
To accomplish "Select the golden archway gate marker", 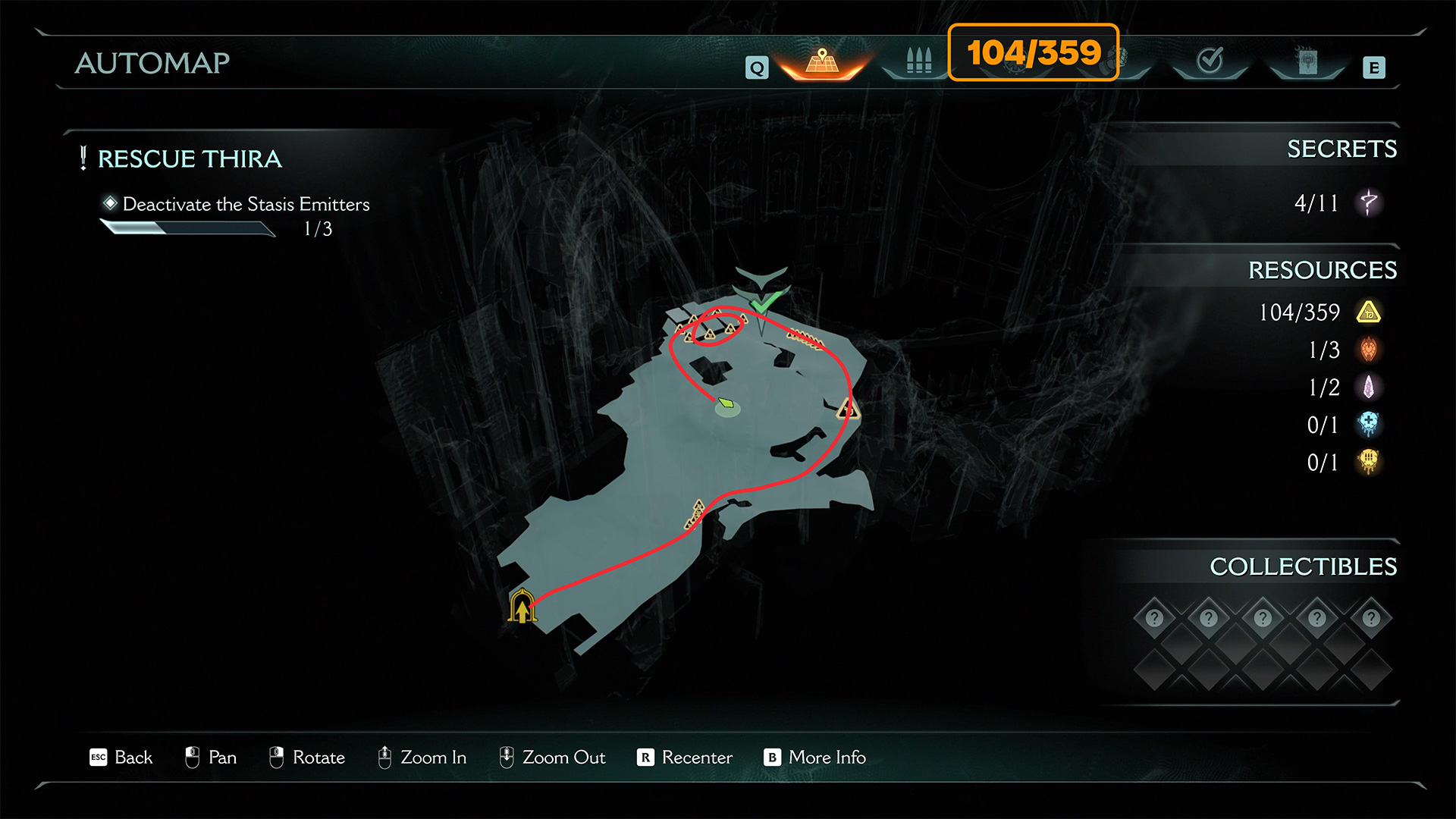I will click(522, 606).
